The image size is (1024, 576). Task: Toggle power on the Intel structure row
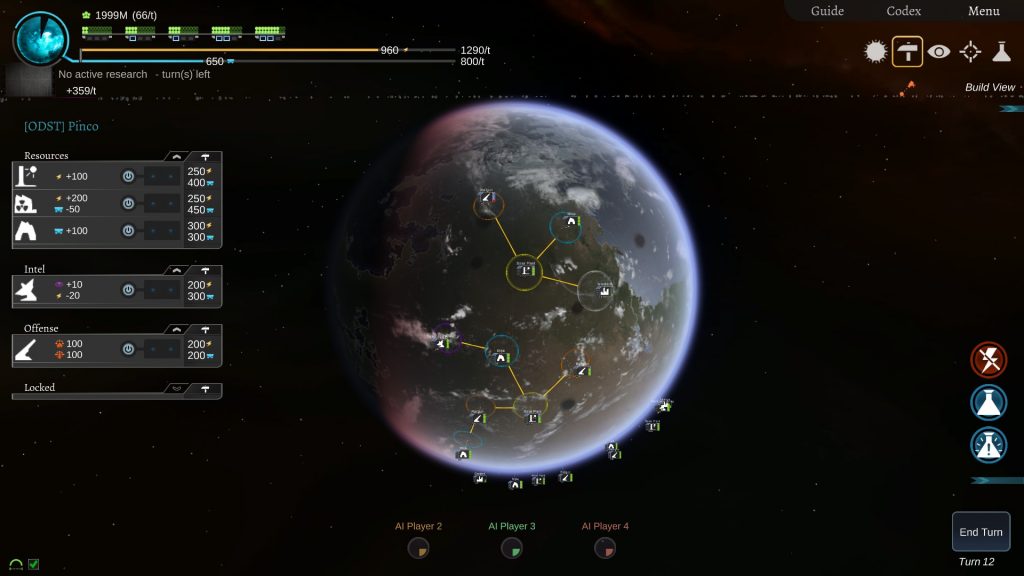pyautogui.click(x=128, y=290)
